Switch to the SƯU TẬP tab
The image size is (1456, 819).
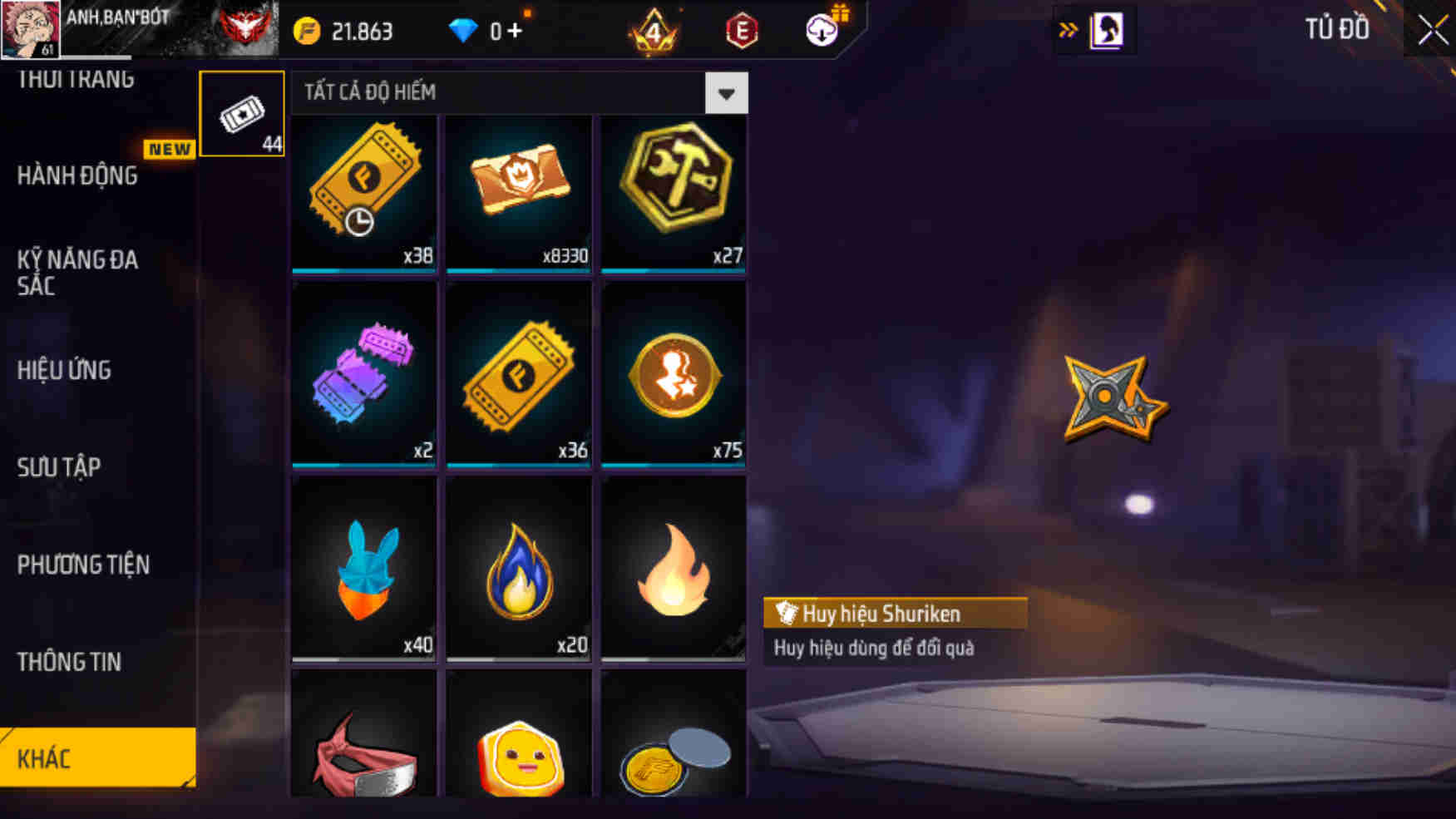[x=57, y=467]
